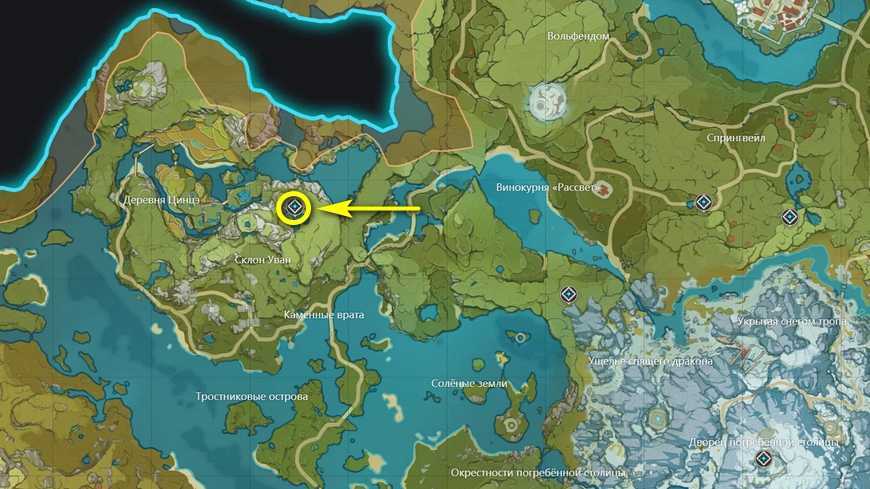The image size is (870, 489).
Task: Select the teleport waypoint circled in yellow
Action: pyautogui.click(x=294, y=208)
